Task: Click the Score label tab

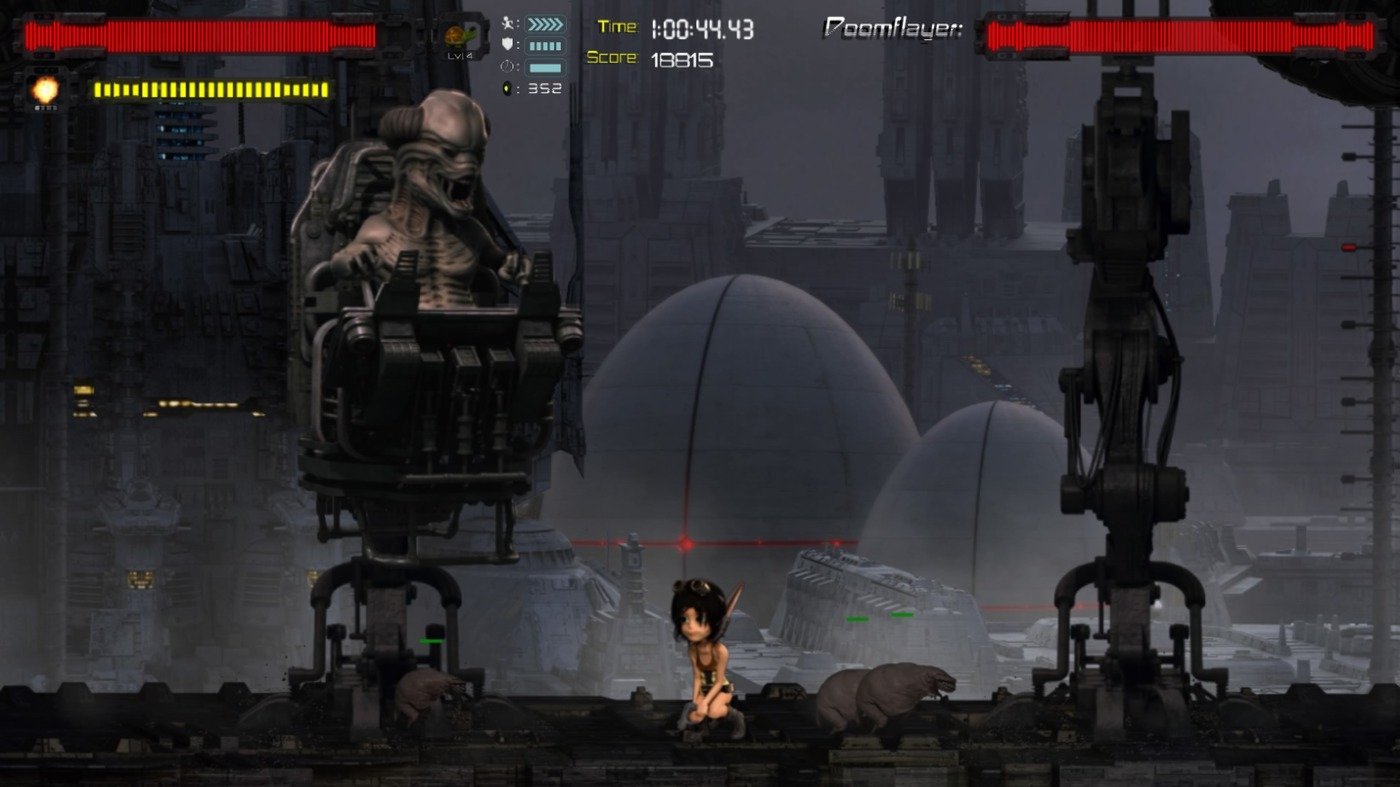Action: (611, 57)
